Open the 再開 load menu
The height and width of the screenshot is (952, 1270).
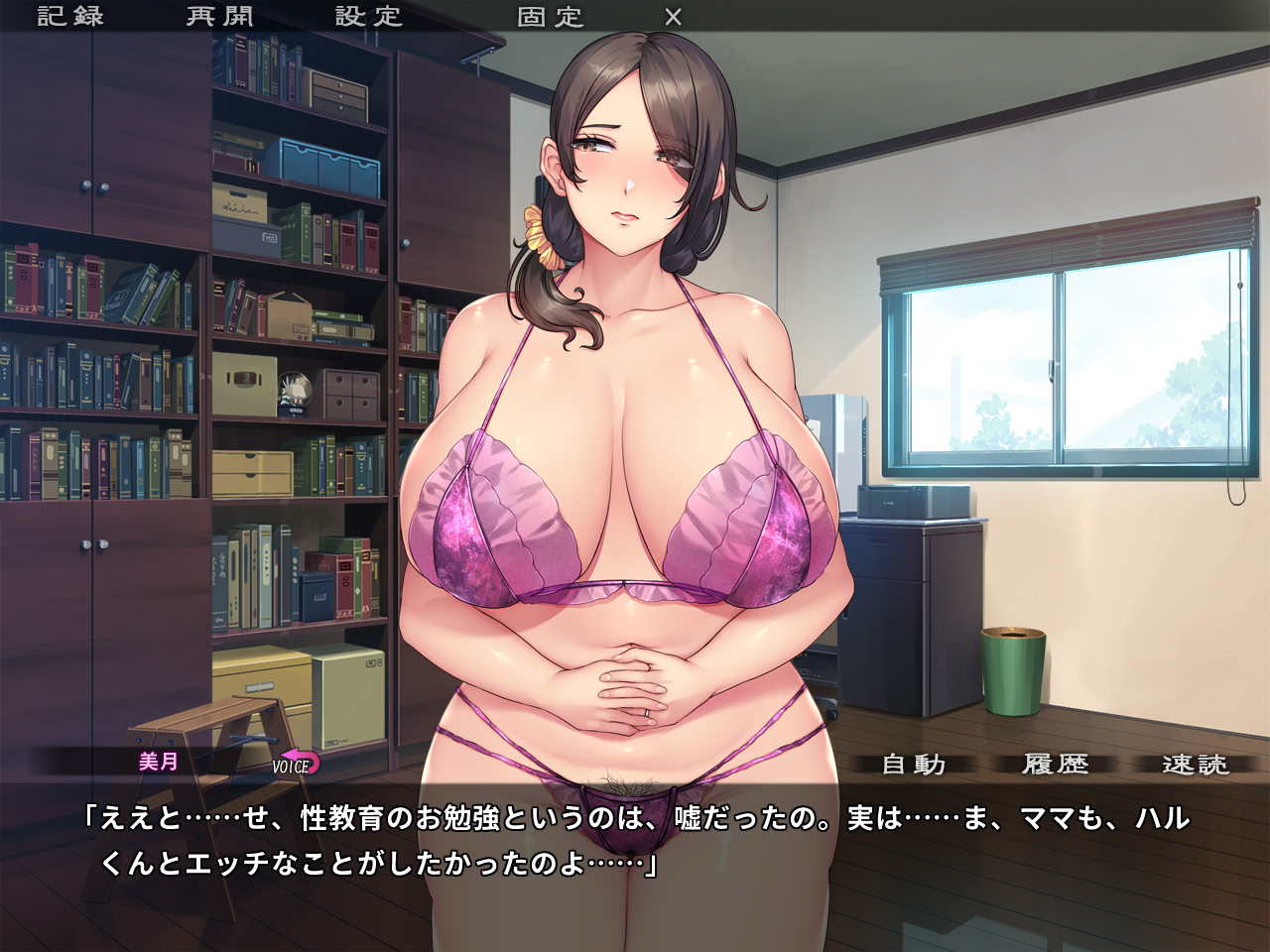click(x=220, y=17)
